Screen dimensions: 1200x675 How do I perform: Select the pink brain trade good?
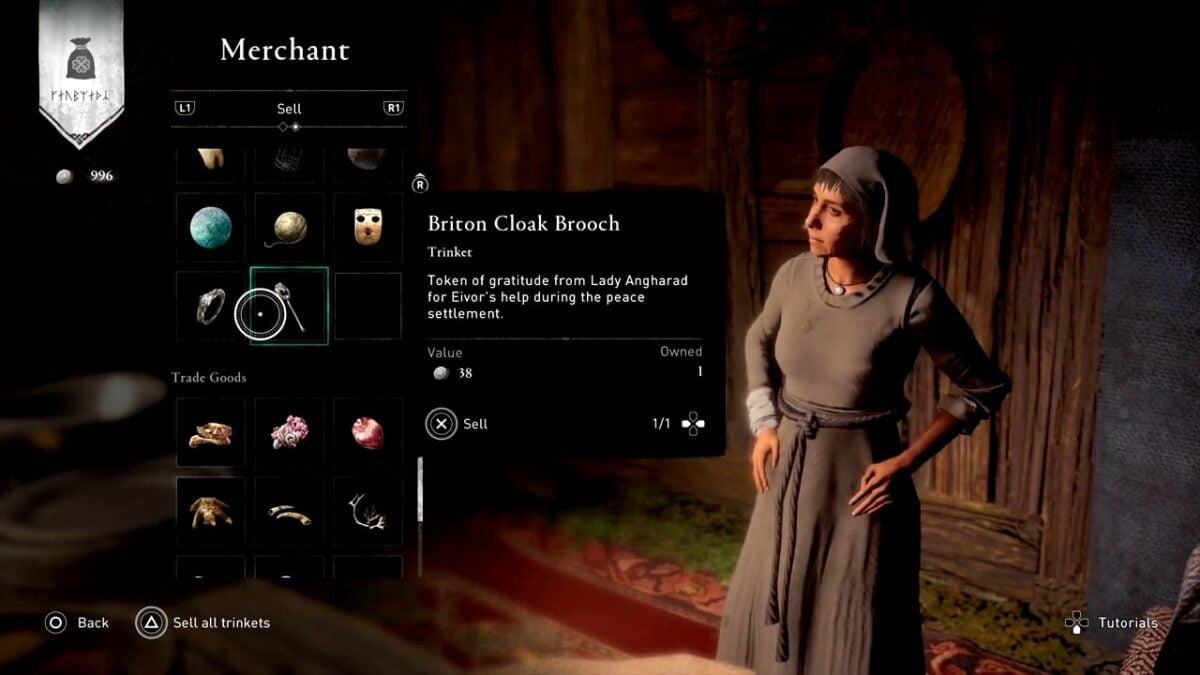pos(289,432)
